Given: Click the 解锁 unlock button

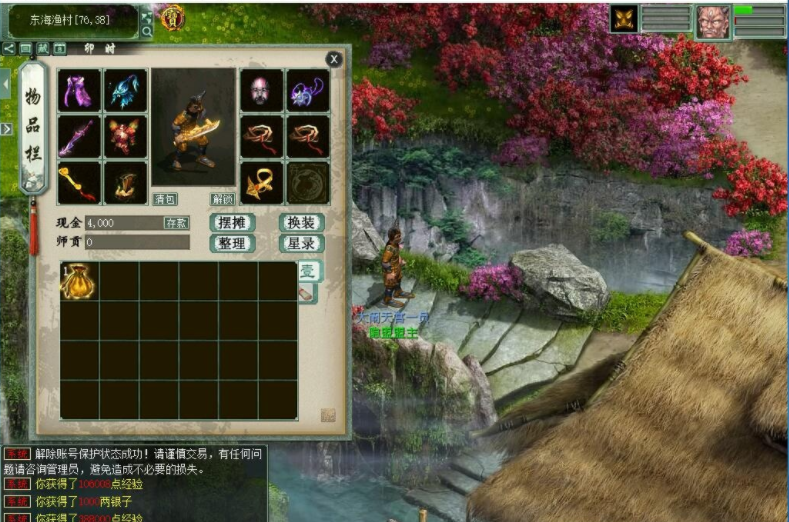Looking at the screenshot, I should (222, 198).
